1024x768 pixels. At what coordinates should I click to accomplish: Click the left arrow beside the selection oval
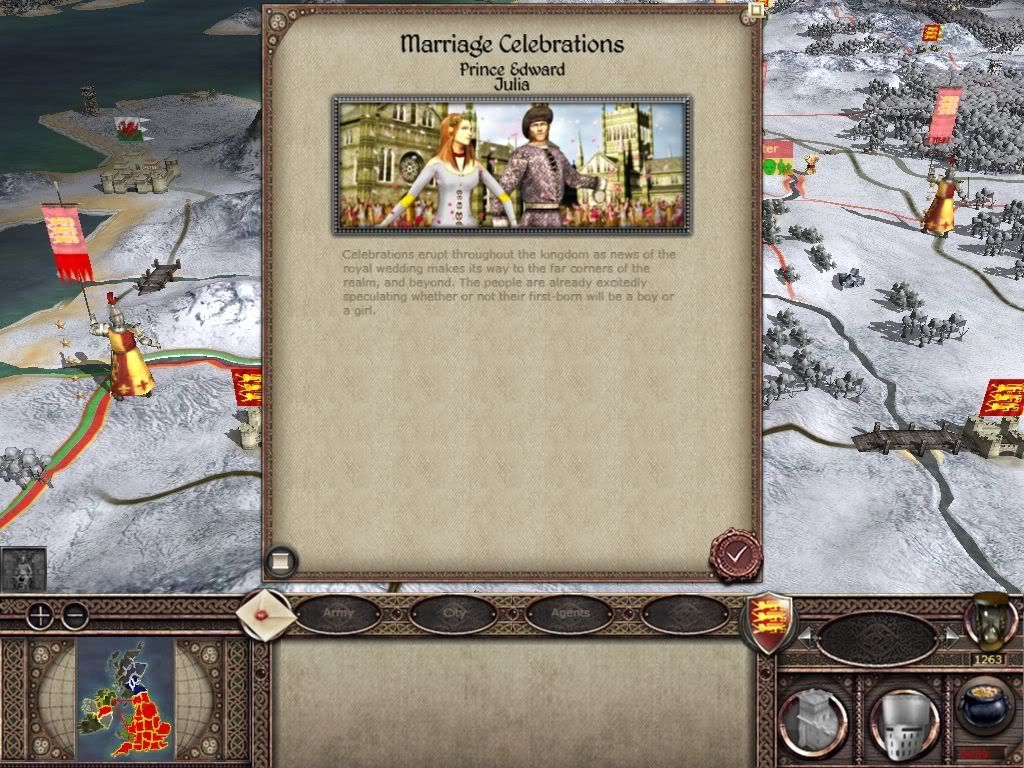[x=805, y=637]
